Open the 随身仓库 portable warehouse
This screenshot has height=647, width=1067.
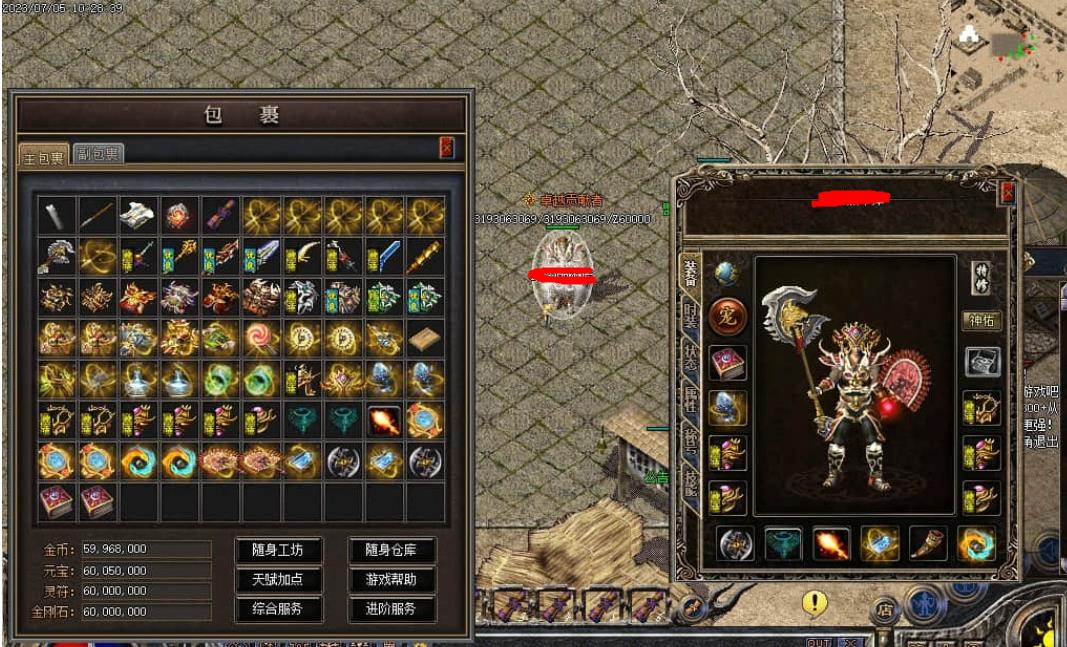pyautogui.click(x=391, y=549)
